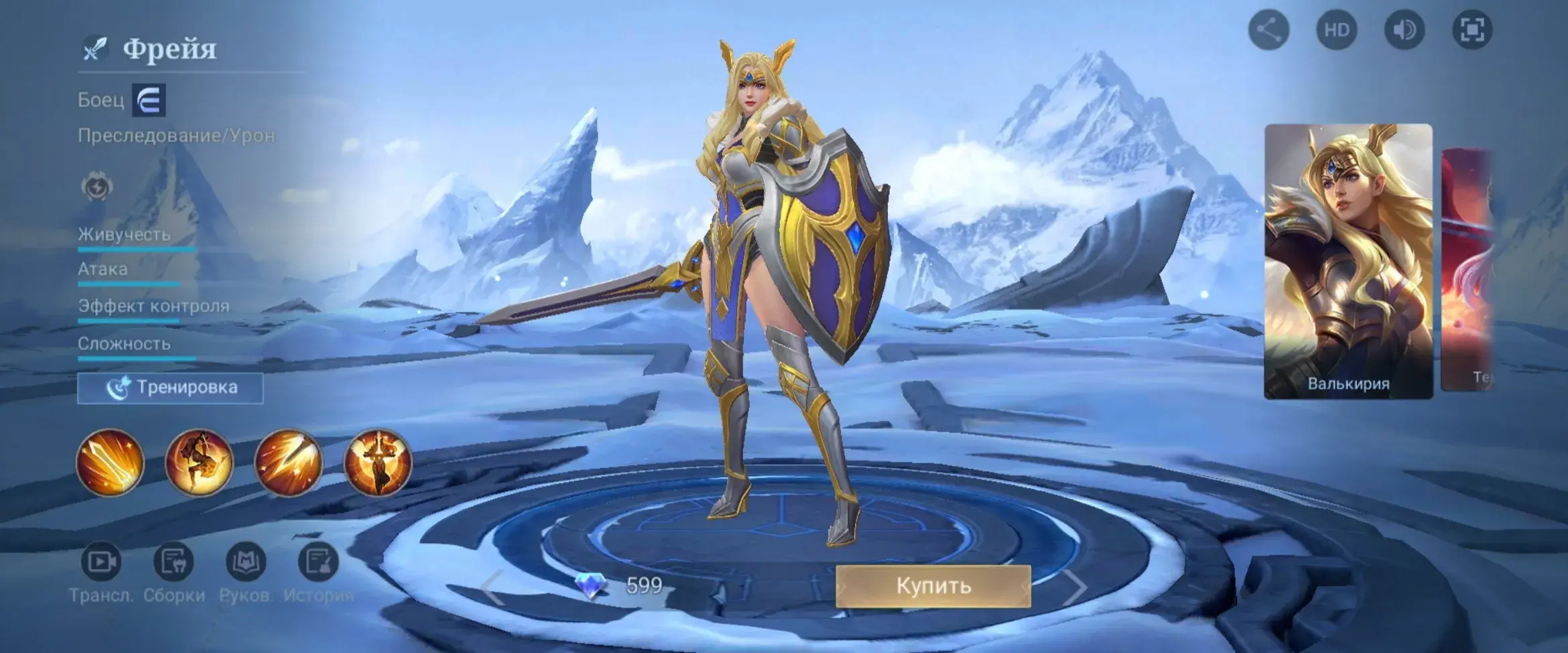The width and height of the screenshot is (1568, 653).
Task: Toggle HD quality mode
Action: 1336,30
